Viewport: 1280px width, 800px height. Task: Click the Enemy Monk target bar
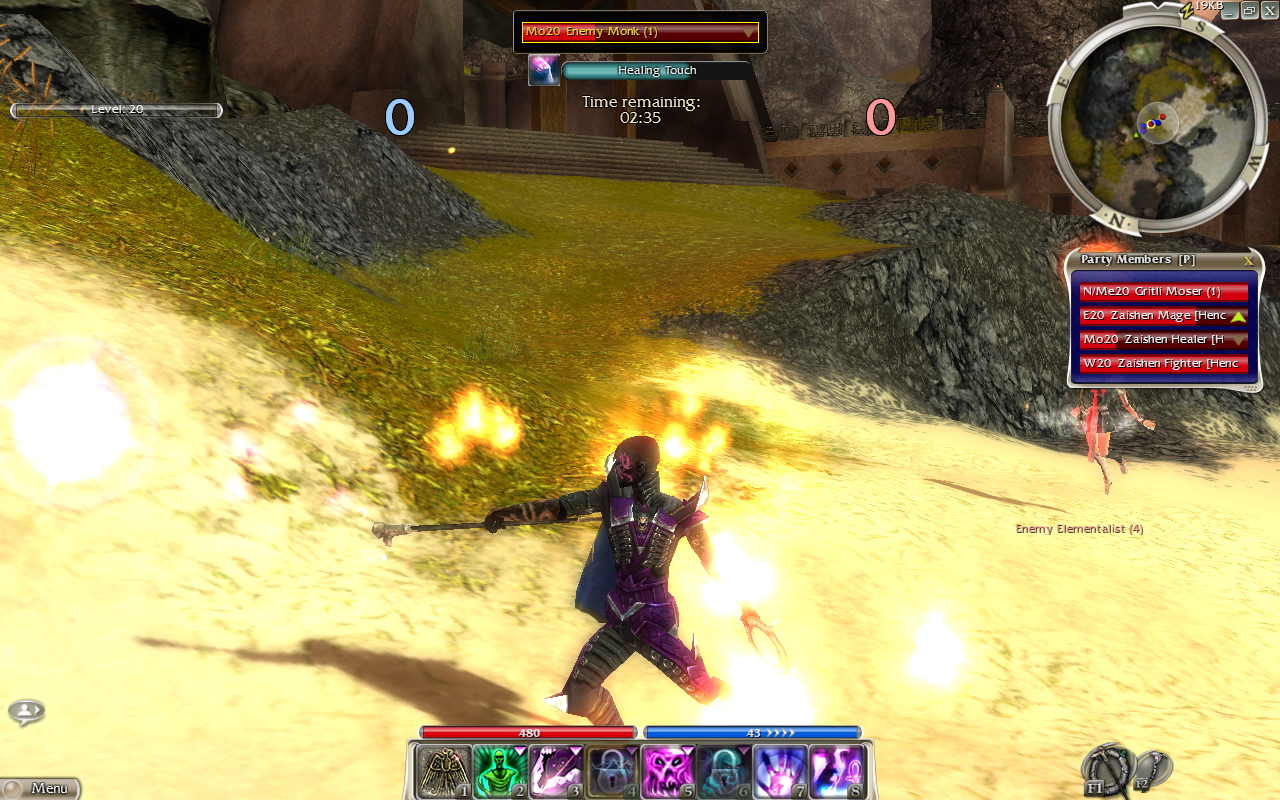tap(640, 32)
